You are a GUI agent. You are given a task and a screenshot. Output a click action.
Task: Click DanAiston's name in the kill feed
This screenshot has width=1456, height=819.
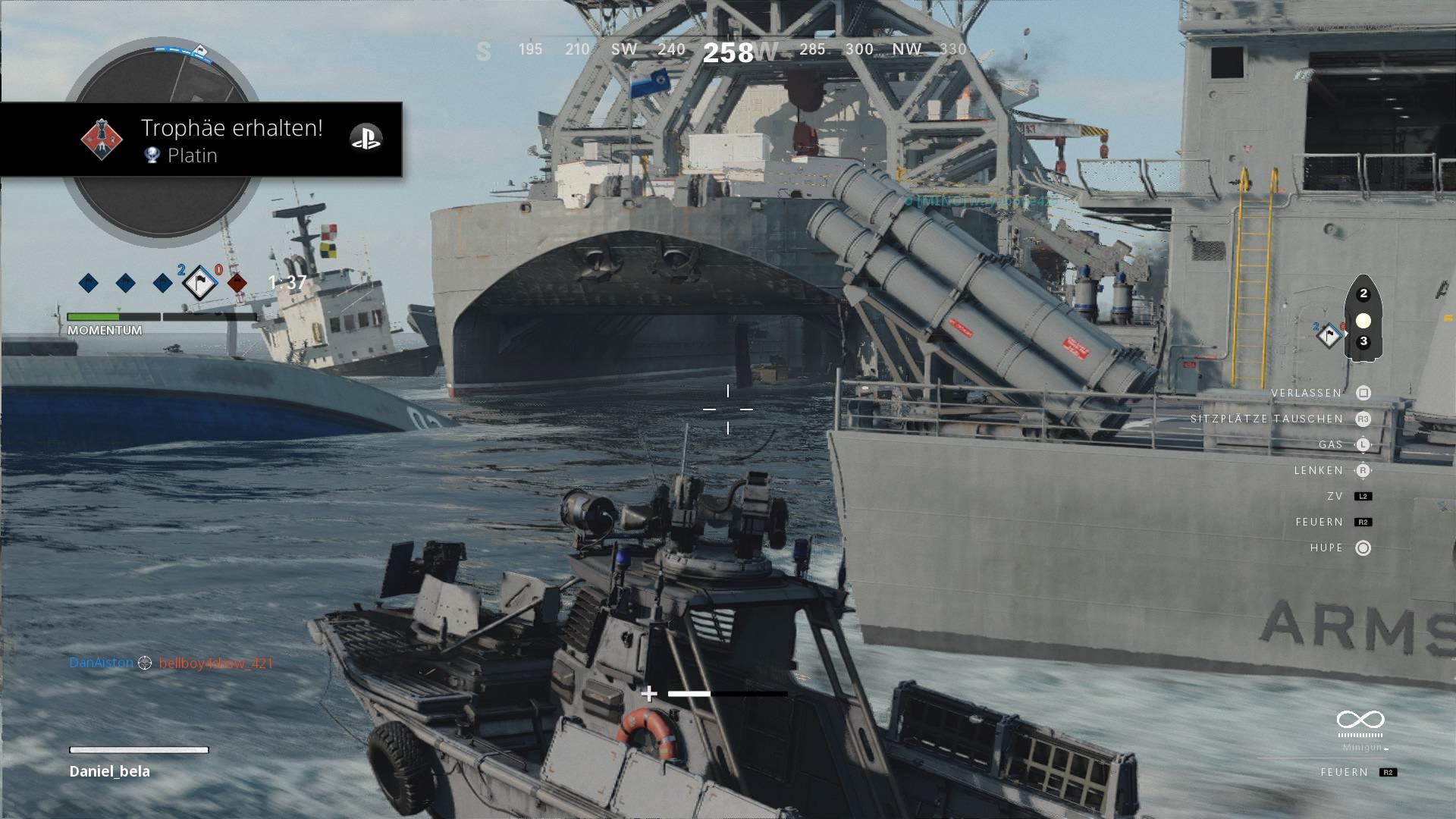tap(101, 663)
